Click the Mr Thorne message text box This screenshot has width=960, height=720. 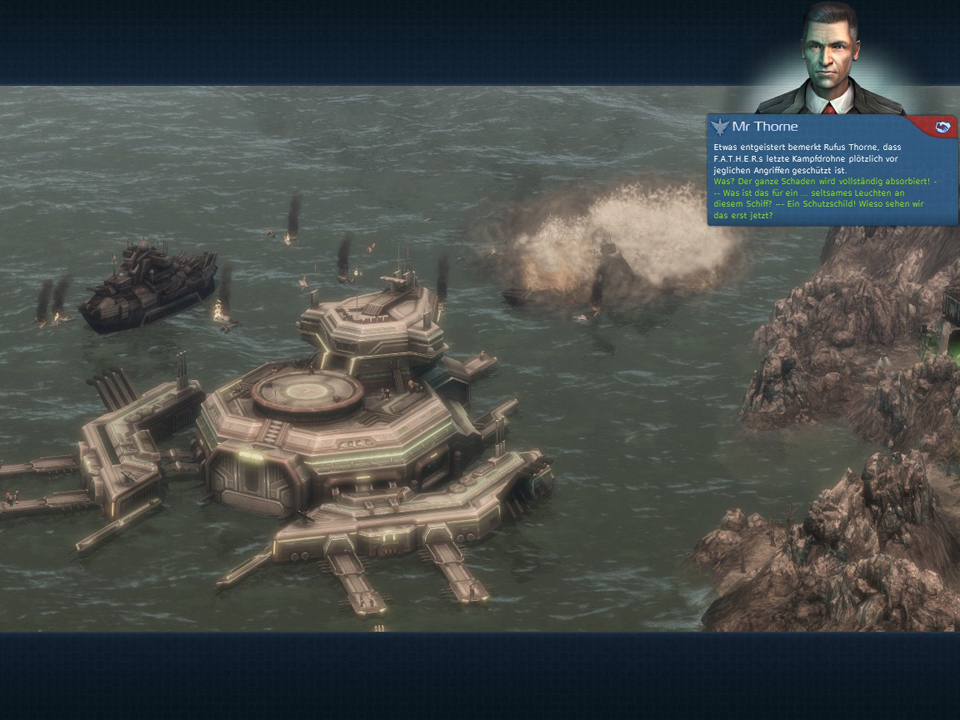point(830,180)
